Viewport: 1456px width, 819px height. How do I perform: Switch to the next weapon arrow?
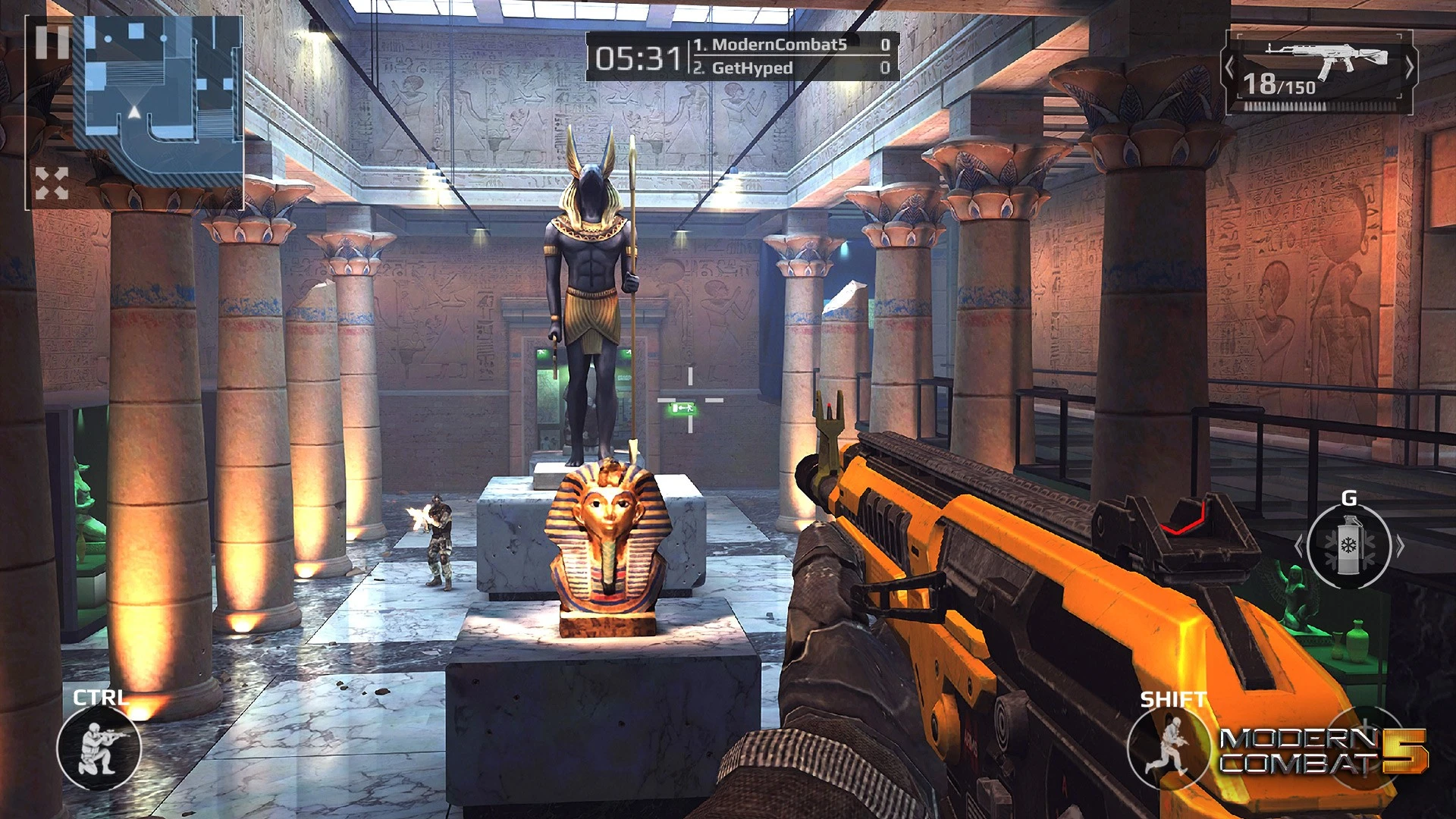[1409, 69]
